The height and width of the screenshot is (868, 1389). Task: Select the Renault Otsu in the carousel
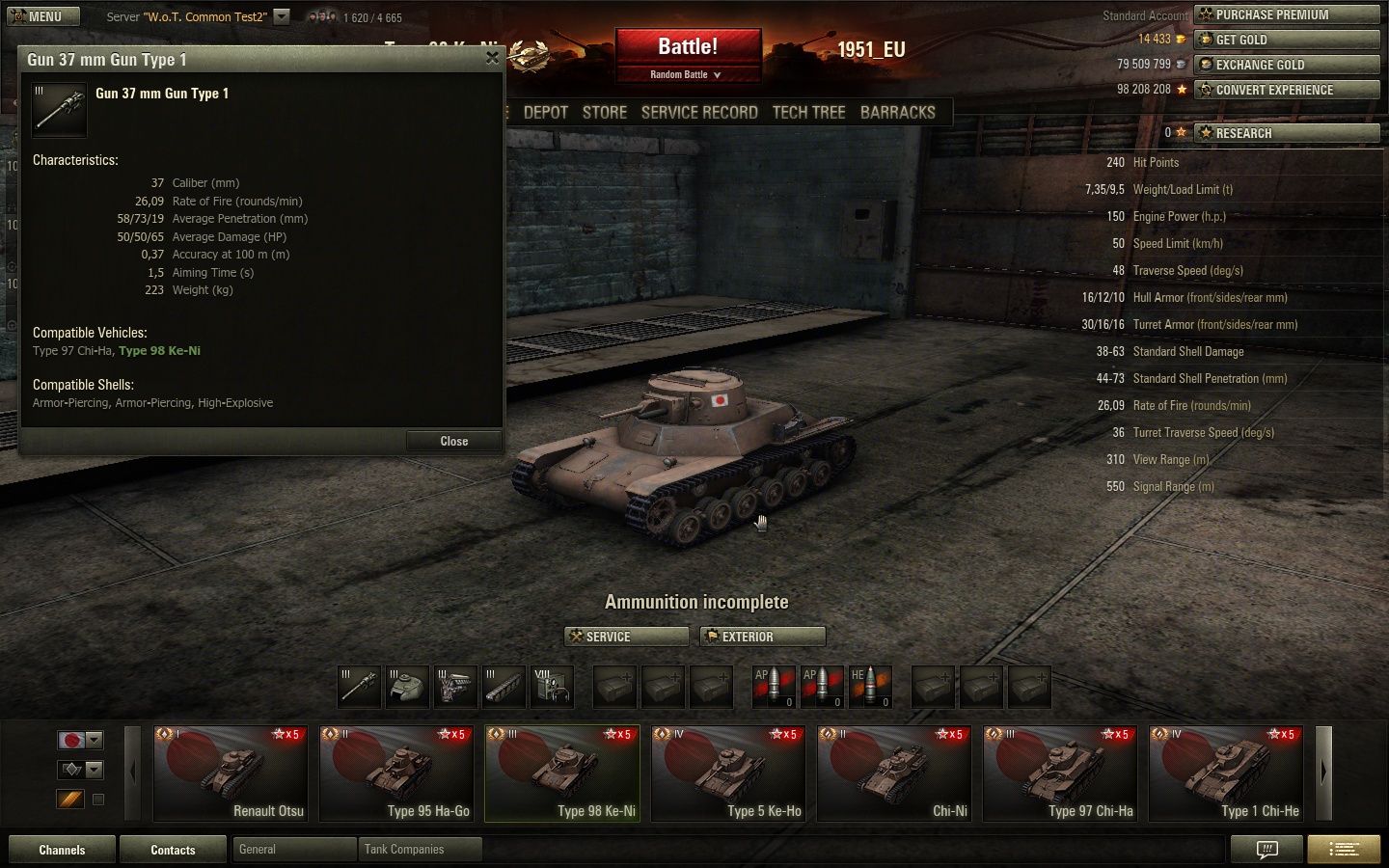point(231,773)
